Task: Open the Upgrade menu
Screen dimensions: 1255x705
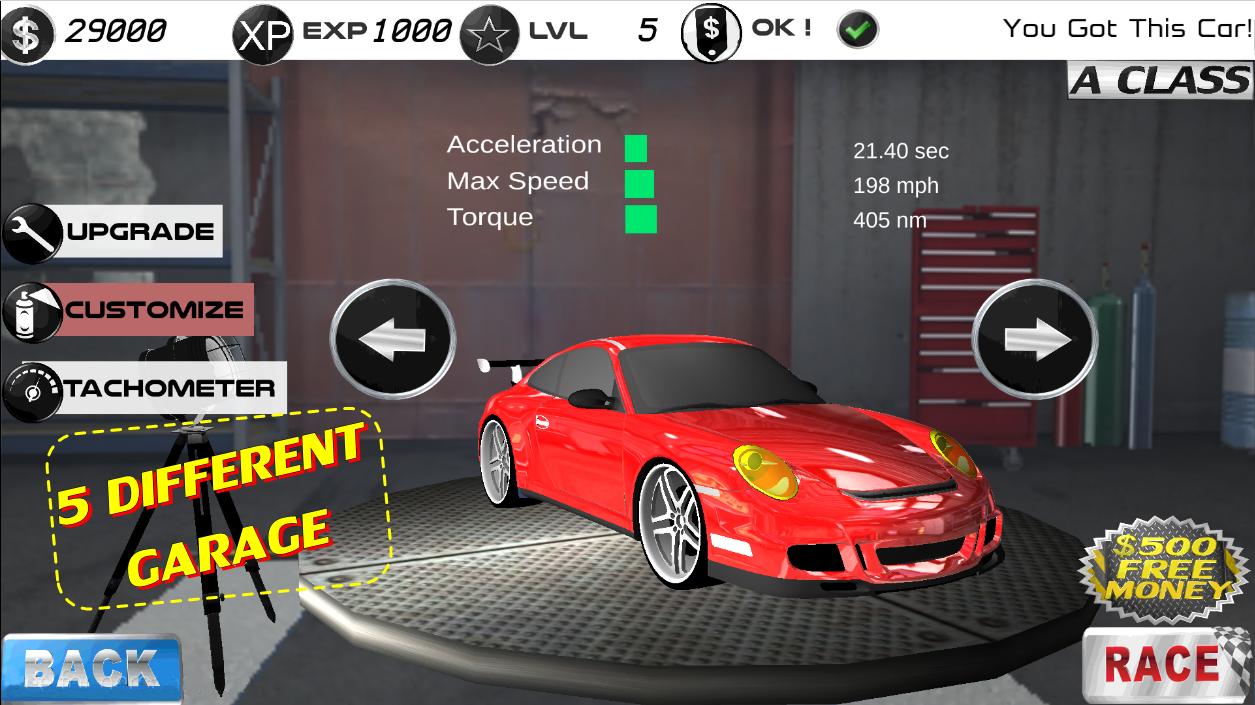Action: pos(112,232)
